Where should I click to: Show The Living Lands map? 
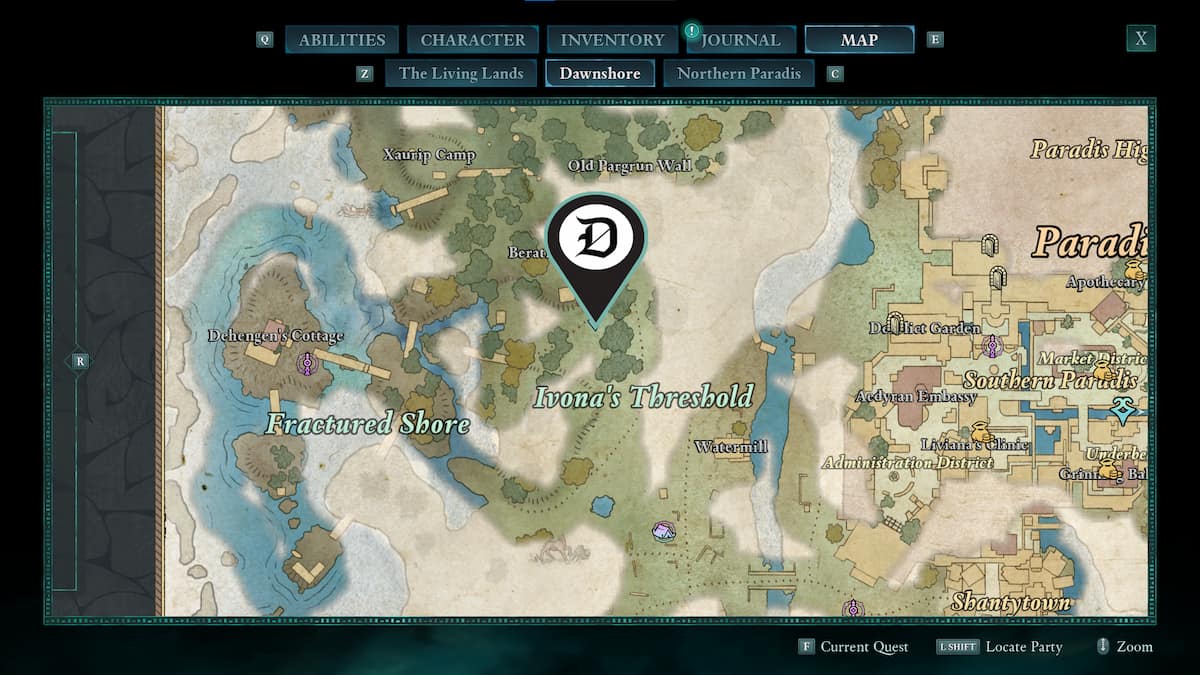pyautogui.click(x=461, y=73)
